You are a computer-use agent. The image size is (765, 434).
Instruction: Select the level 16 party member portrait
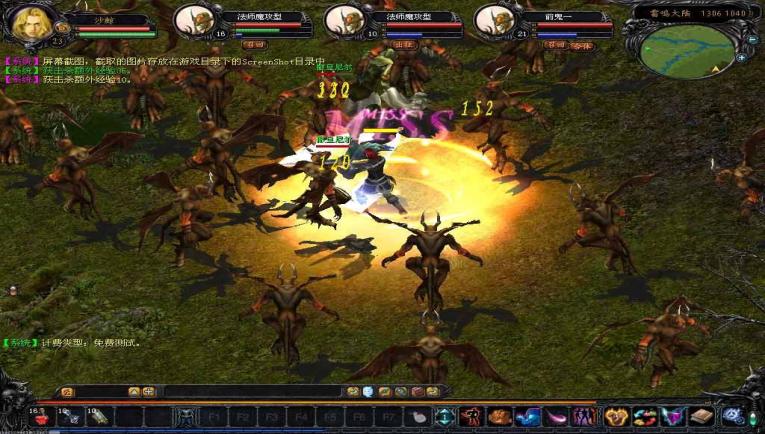pyautogui.click(x=193, y=20)
